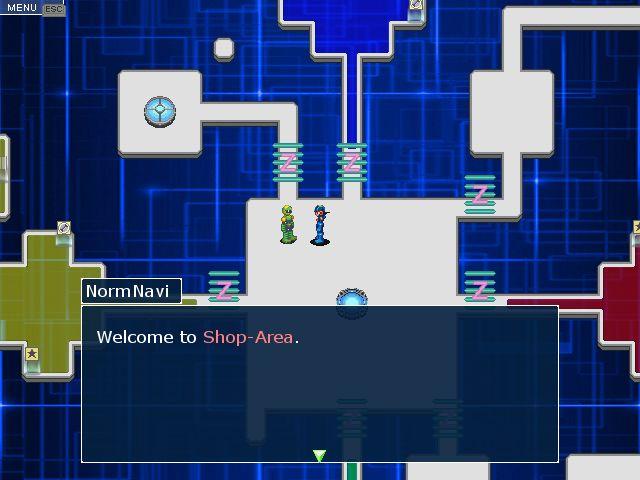The image size is (640, 480).
Task: Advance dialogue with the green arrow
Action: (319, 456)
